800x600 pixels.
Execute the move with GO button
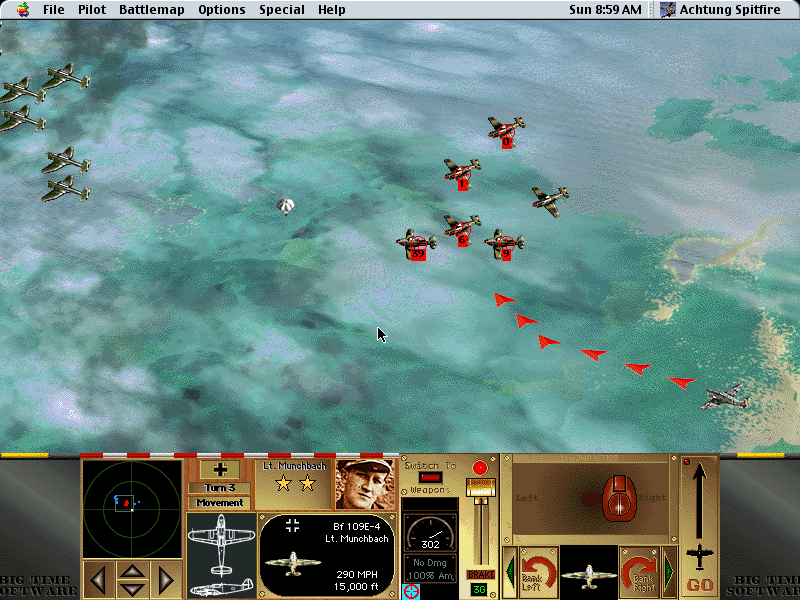point(699,584)
